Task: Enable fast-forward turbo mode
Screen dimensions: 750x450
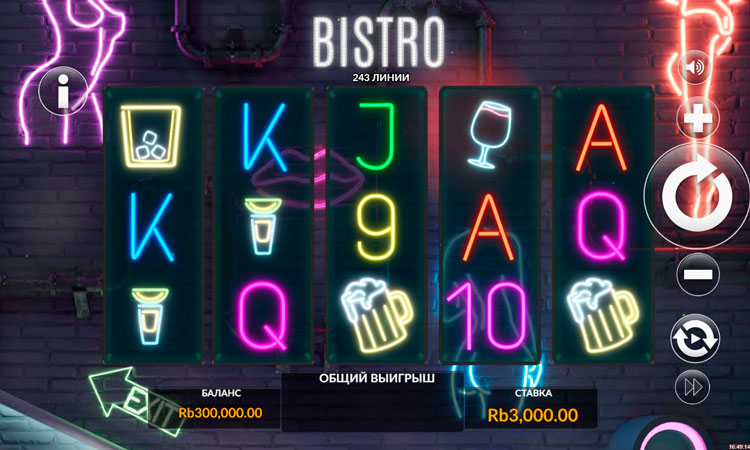Action: [x=695, y=388]
